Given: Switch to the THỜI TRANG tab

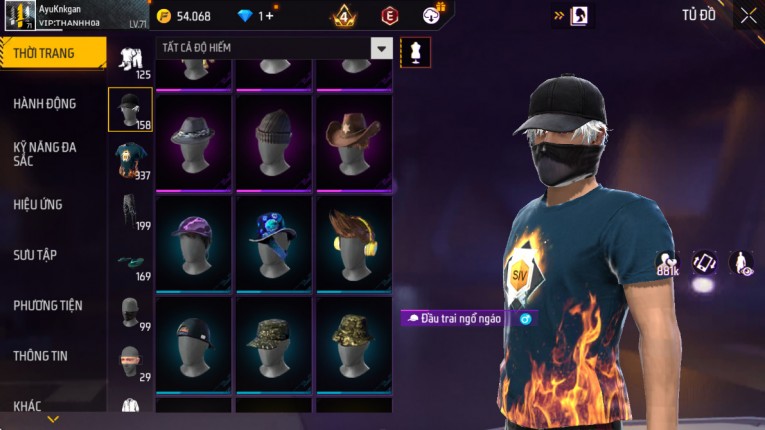Looking at the screenshot, I should pos(52,53).
